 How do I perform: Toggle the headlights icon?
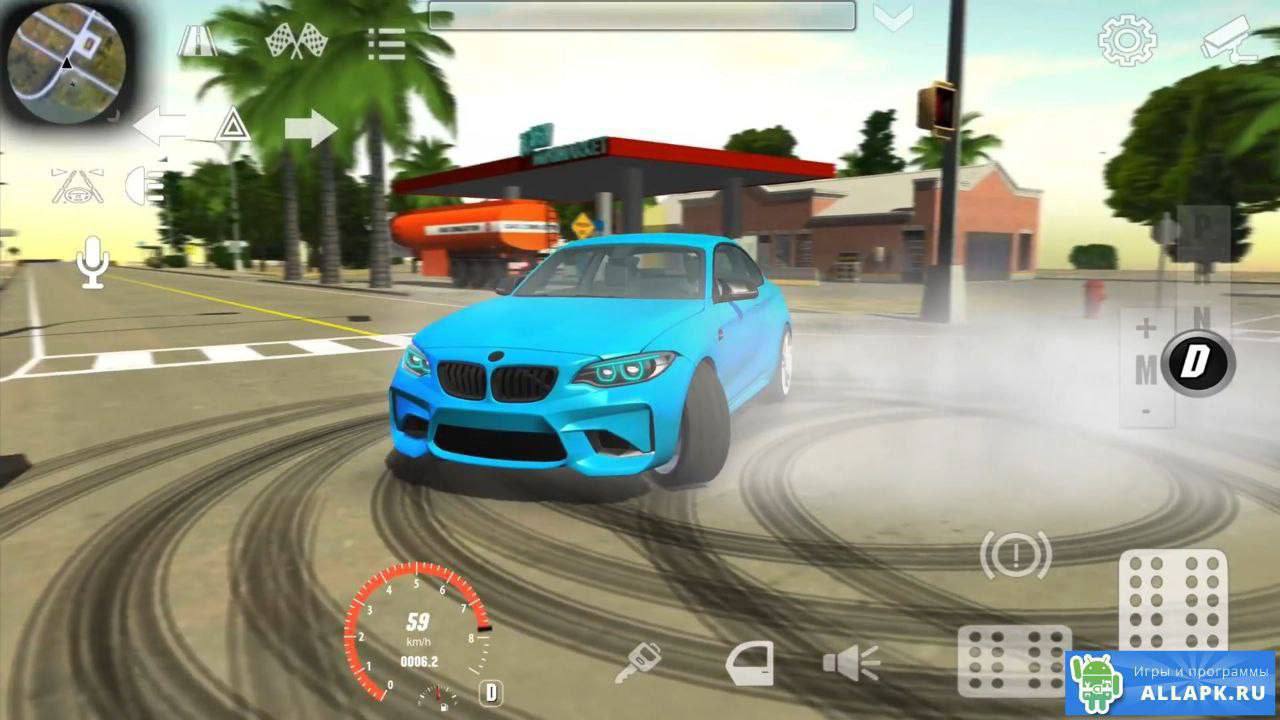tap(144, 185)
